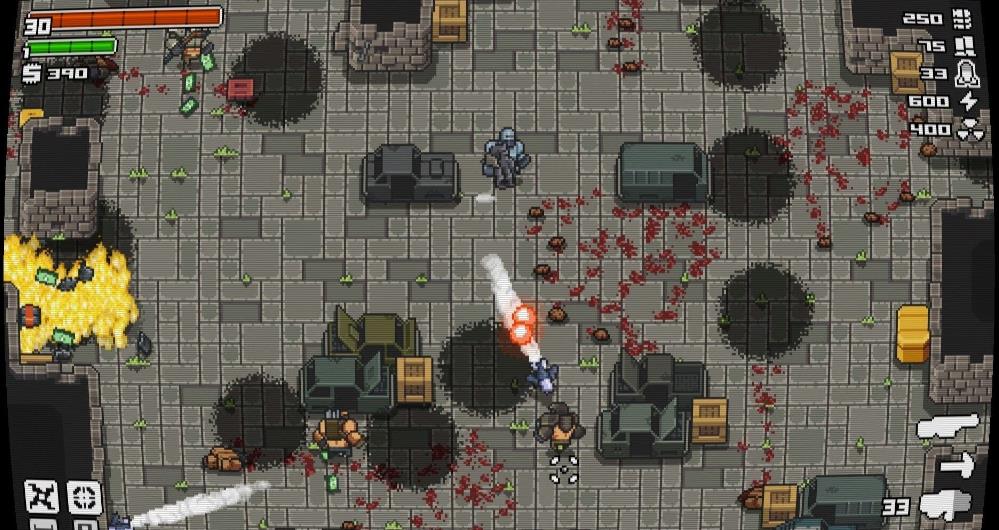Viewport: 999px width, 530px height.
Task: Activate the crossed-arrows ability icon
Action: [43, 496]
